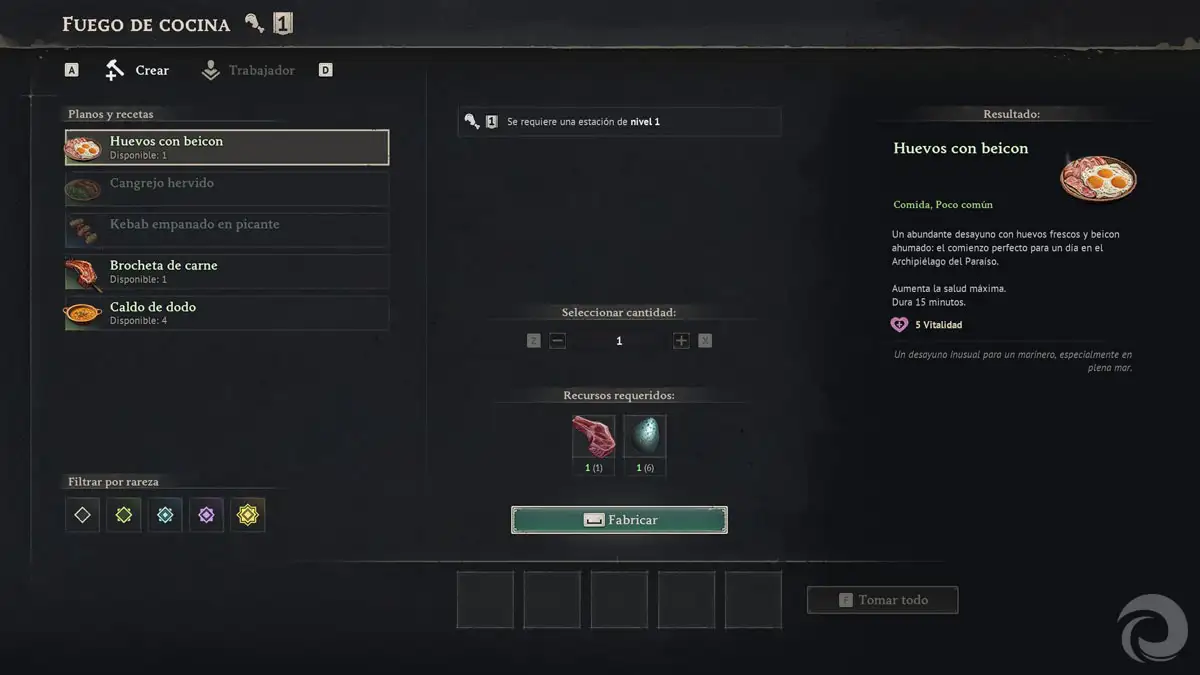Select the Huevos con beicon recipe
This screenshot has height=675, width=1200.
pos(227,147)
